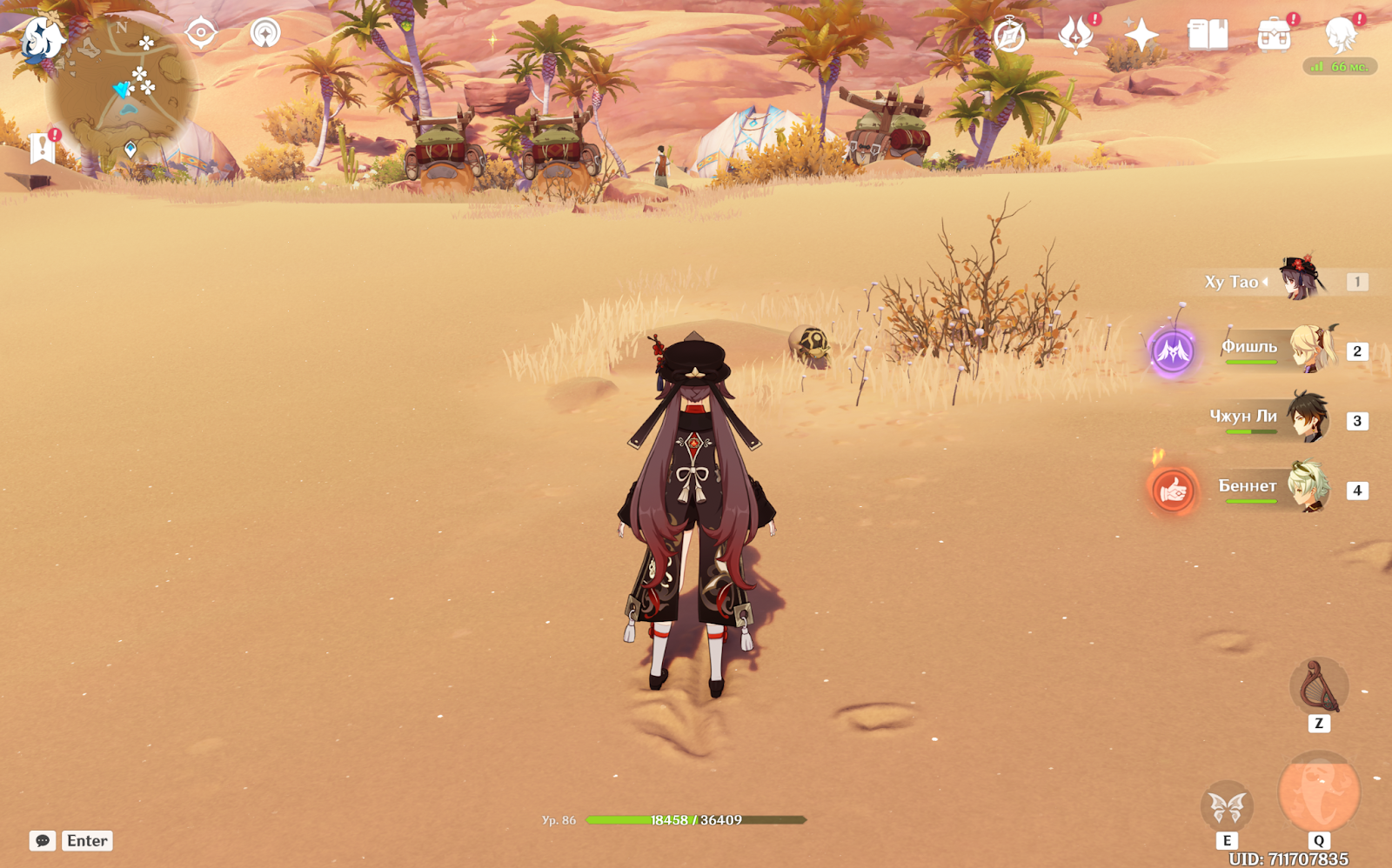Open the quest journal bookmark icon
This screenshot has height=868, width=1392.
pyautogui.click(x=42, y=148)
